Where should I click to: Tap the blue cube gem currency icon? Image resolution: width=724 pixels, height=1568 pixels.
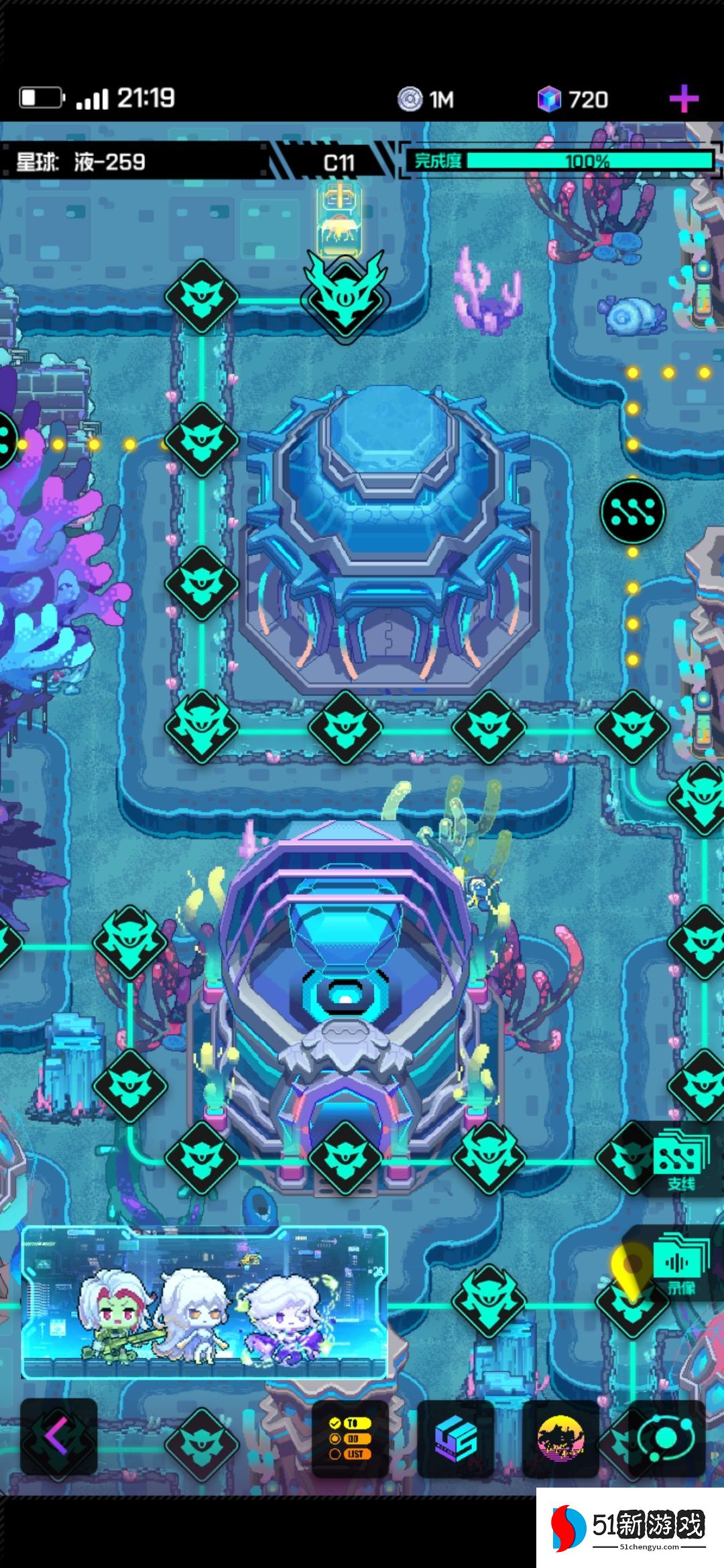click(549, 100)
